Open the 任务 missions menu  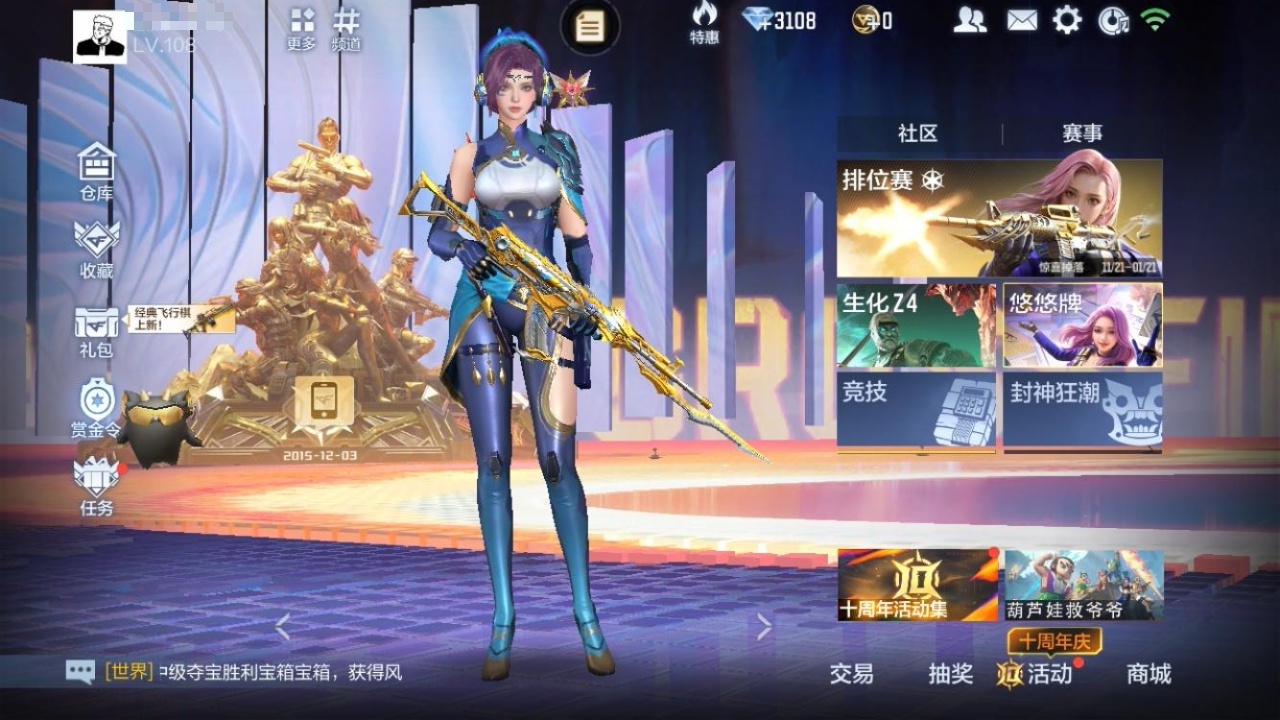tap(97, 486)
